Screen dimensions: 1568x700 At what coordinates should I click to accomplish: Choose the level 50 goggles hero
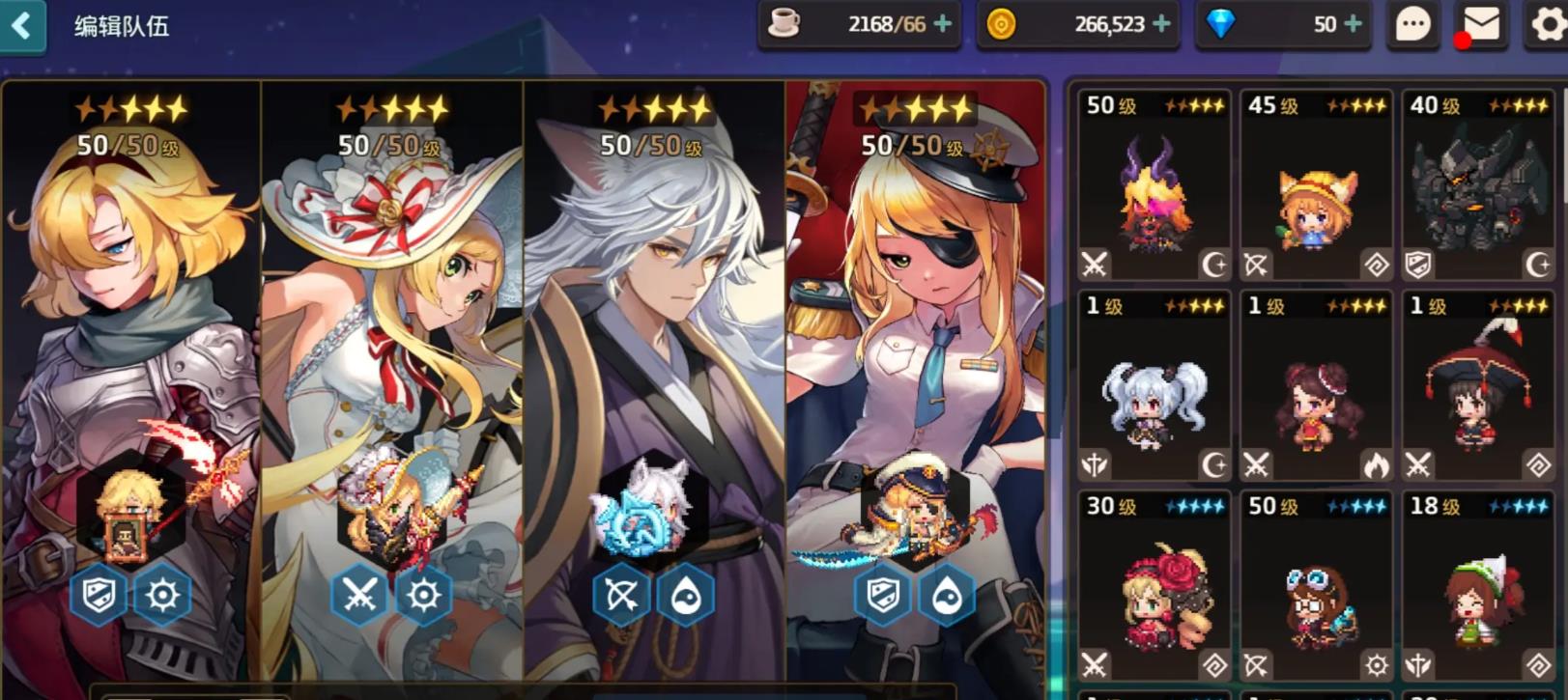1316,586
